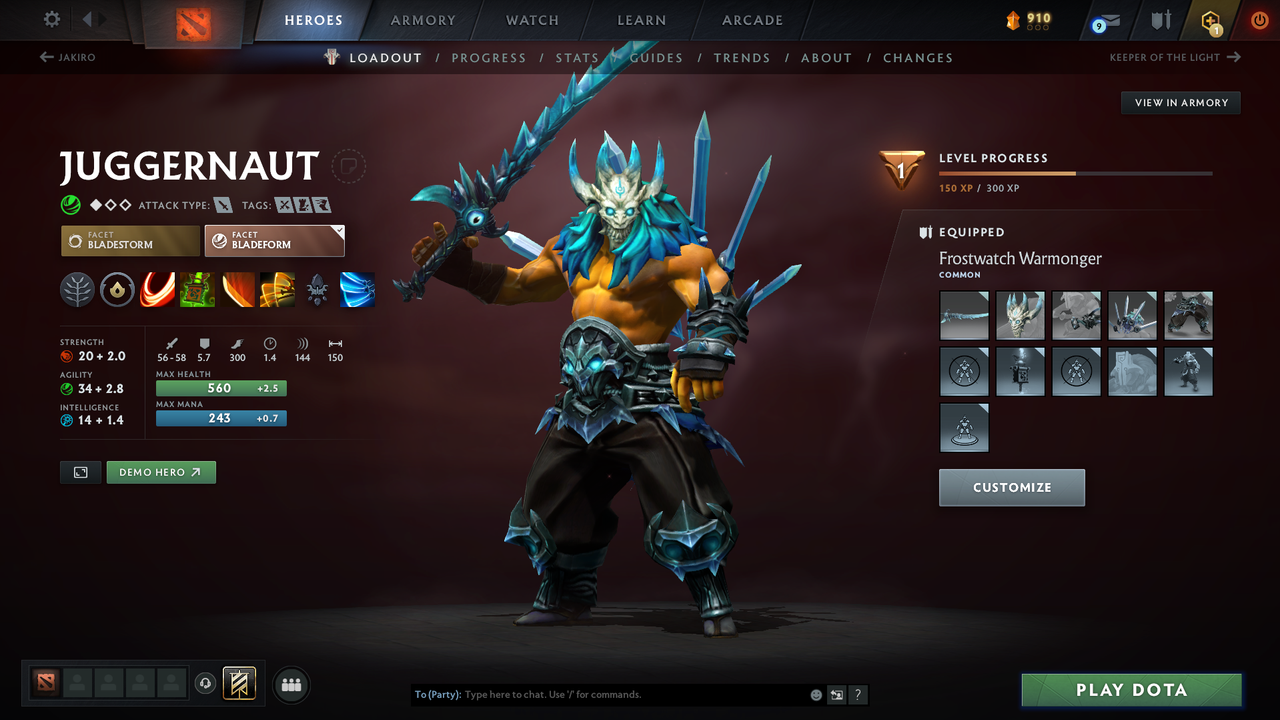
Task: Select the Bladeform facet
Action: pos(274,240)
